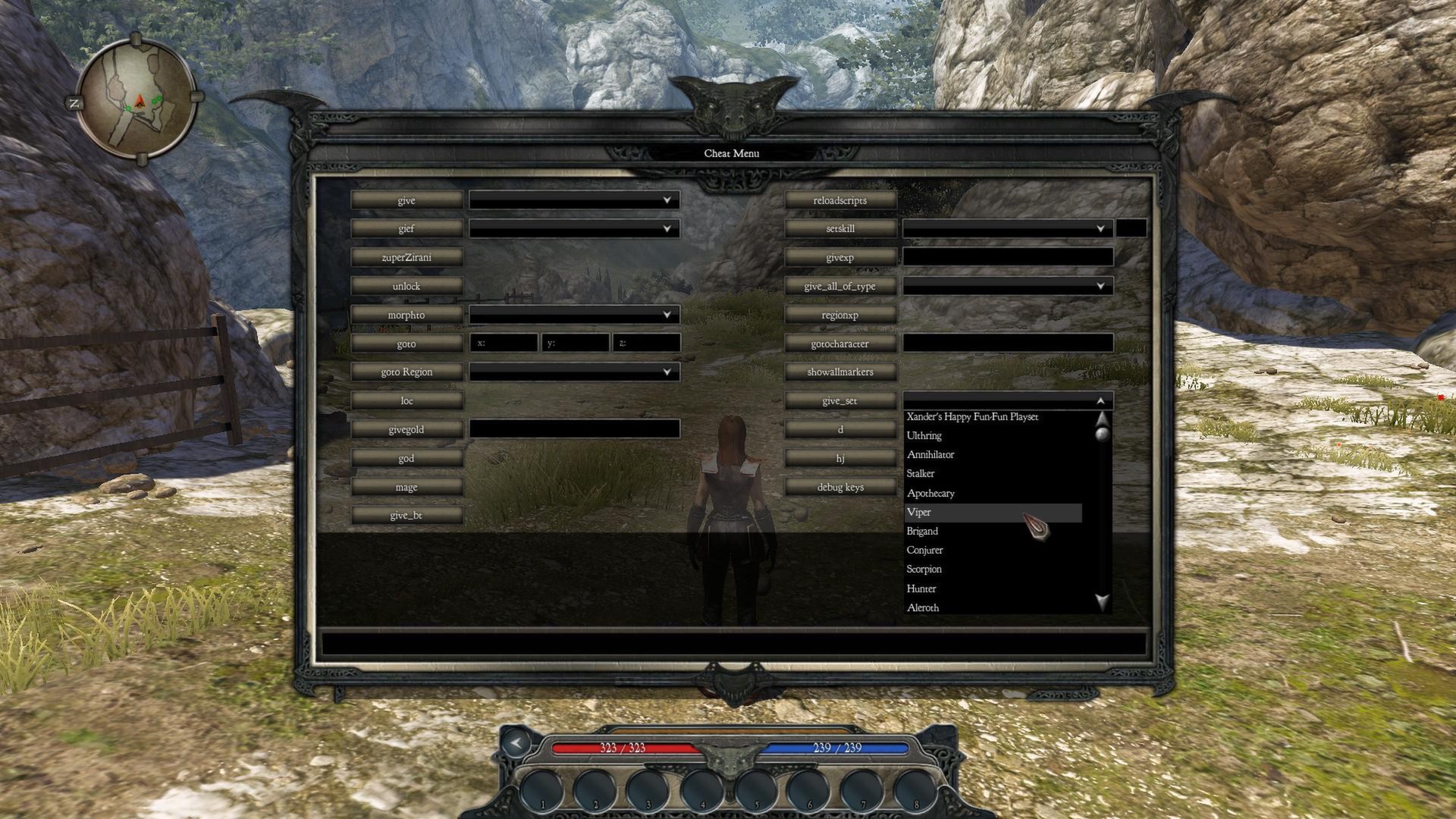Select "Aleroth" in the give_set list
The height and width of the screenshot is (819, 1456).
[x=922, y=607]
